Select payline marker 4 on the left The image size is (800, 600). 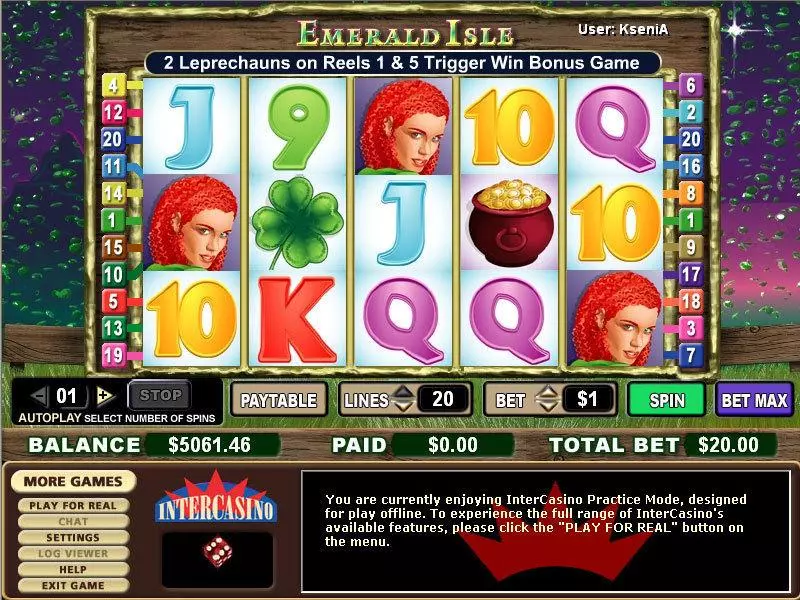coord(112,86)
